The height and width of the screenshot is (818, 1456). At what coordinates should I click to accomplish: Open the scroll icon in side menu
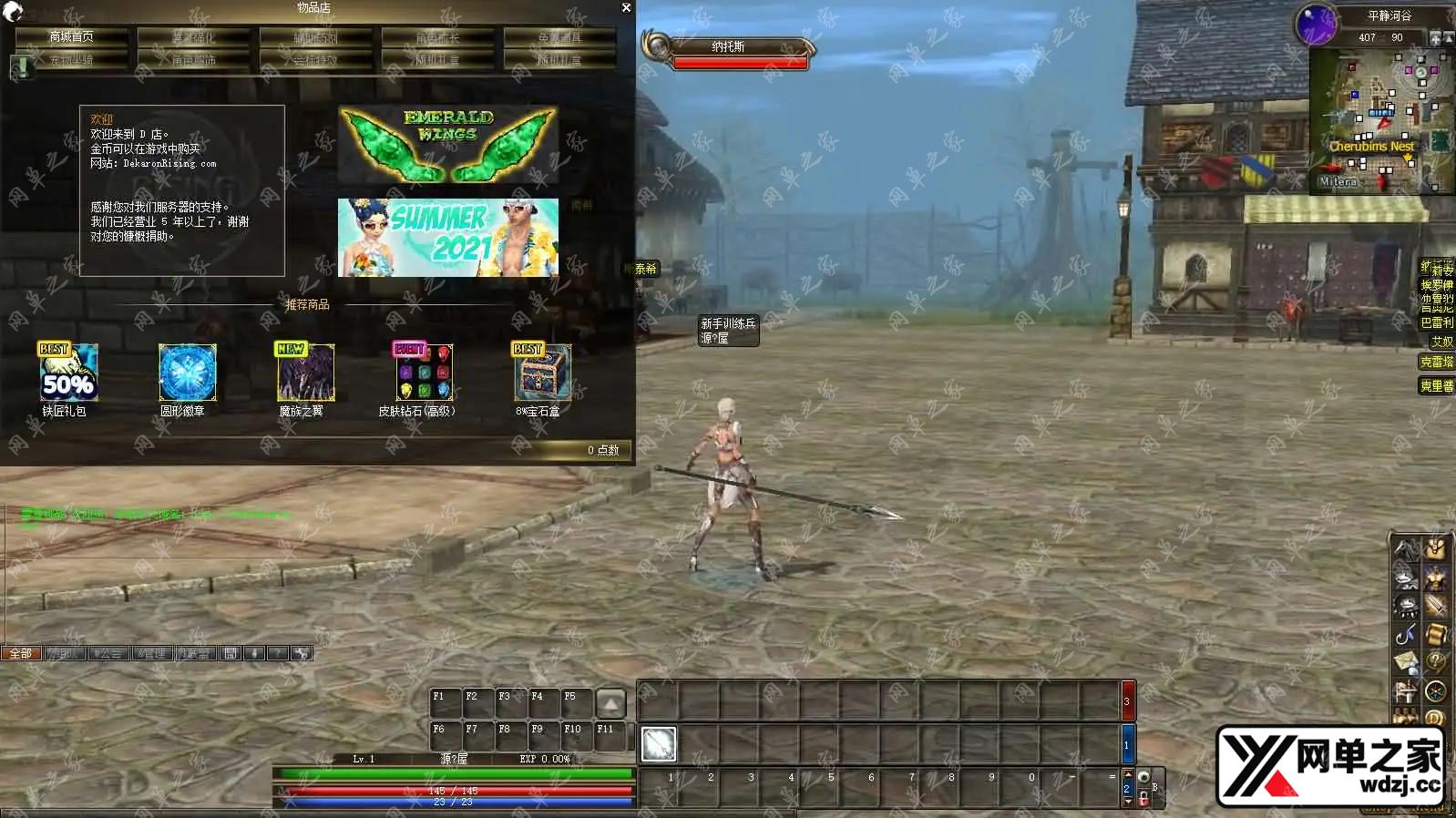pos(1435,634)
